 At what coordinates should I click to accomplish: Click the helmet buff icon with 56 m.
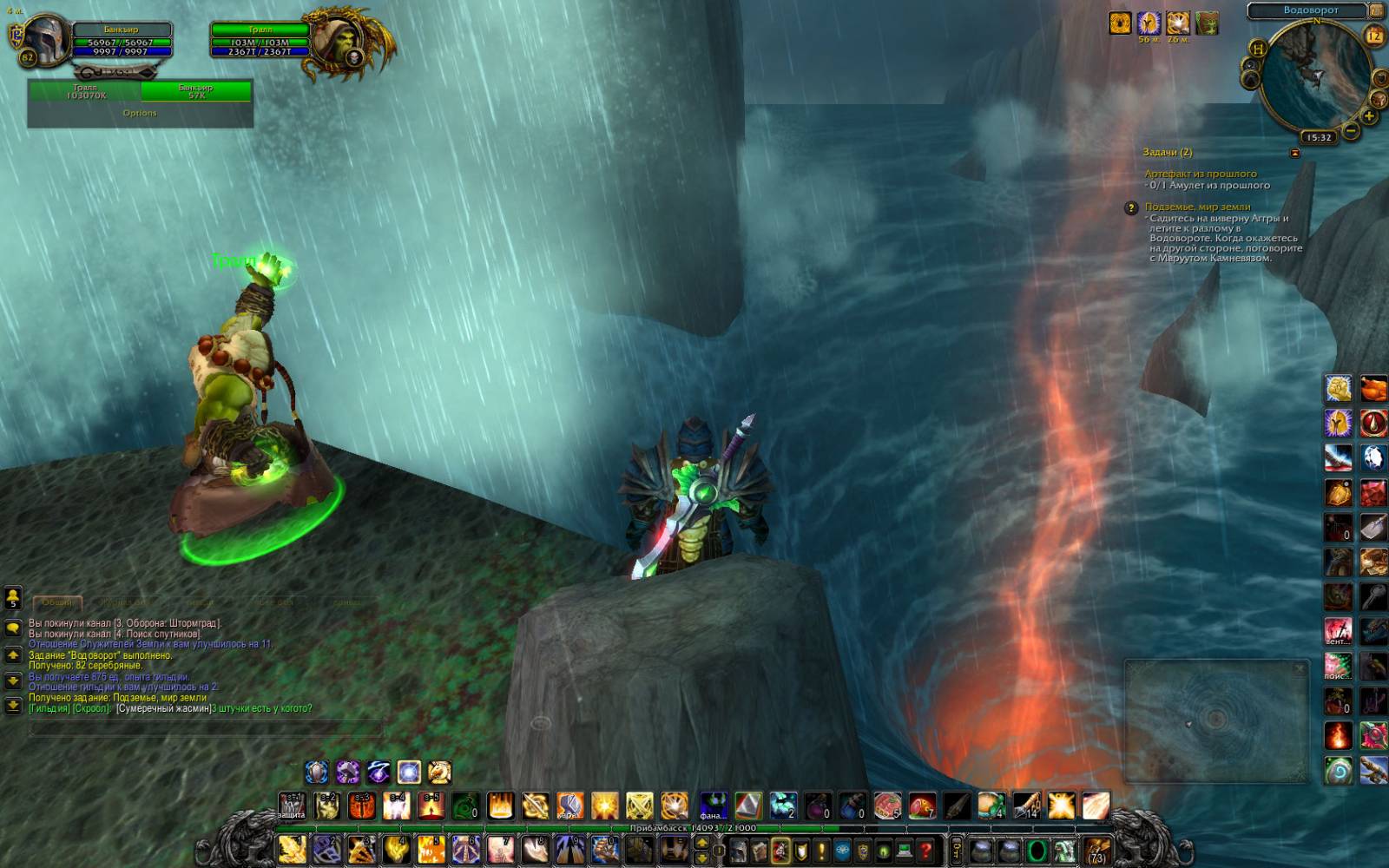[1149, 23]
